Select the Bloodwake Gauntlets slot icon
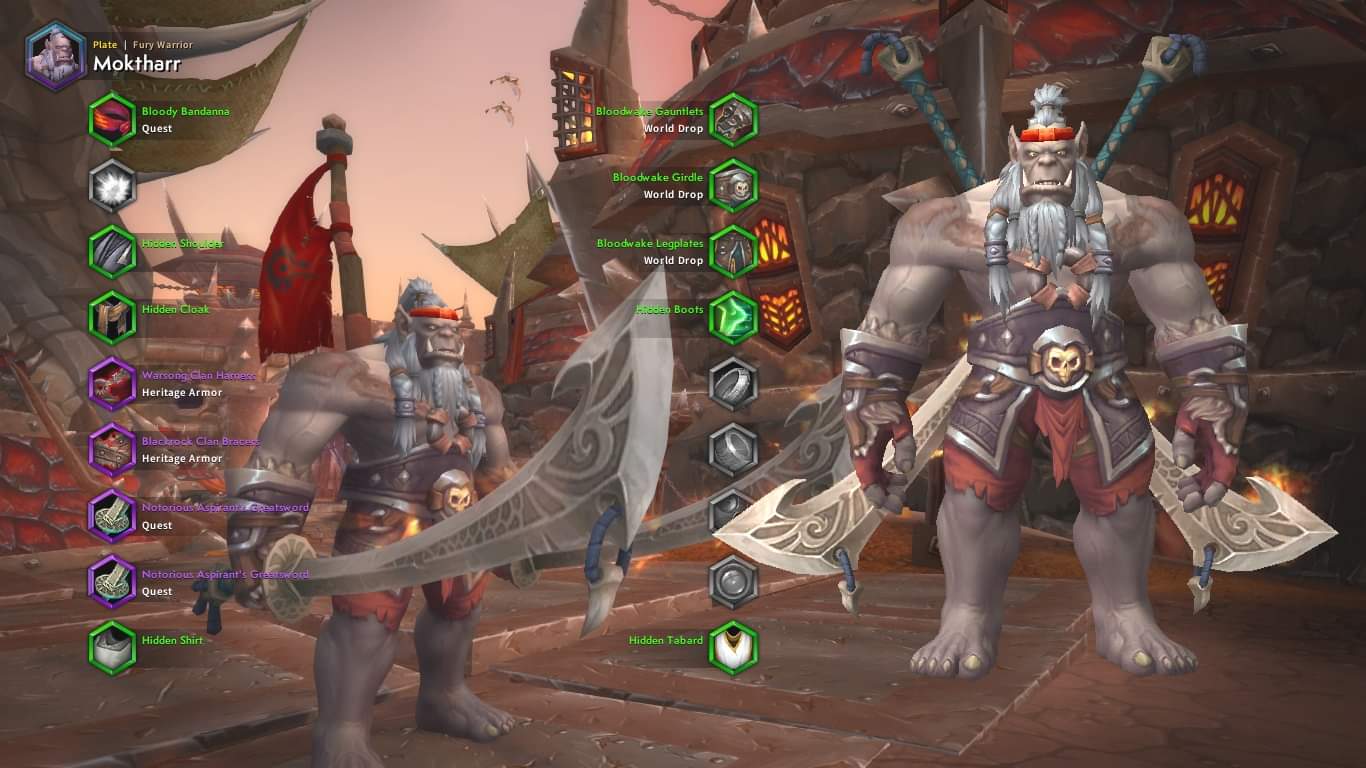The width and height of the screenshot is (1366, 768). coord(732,120)
